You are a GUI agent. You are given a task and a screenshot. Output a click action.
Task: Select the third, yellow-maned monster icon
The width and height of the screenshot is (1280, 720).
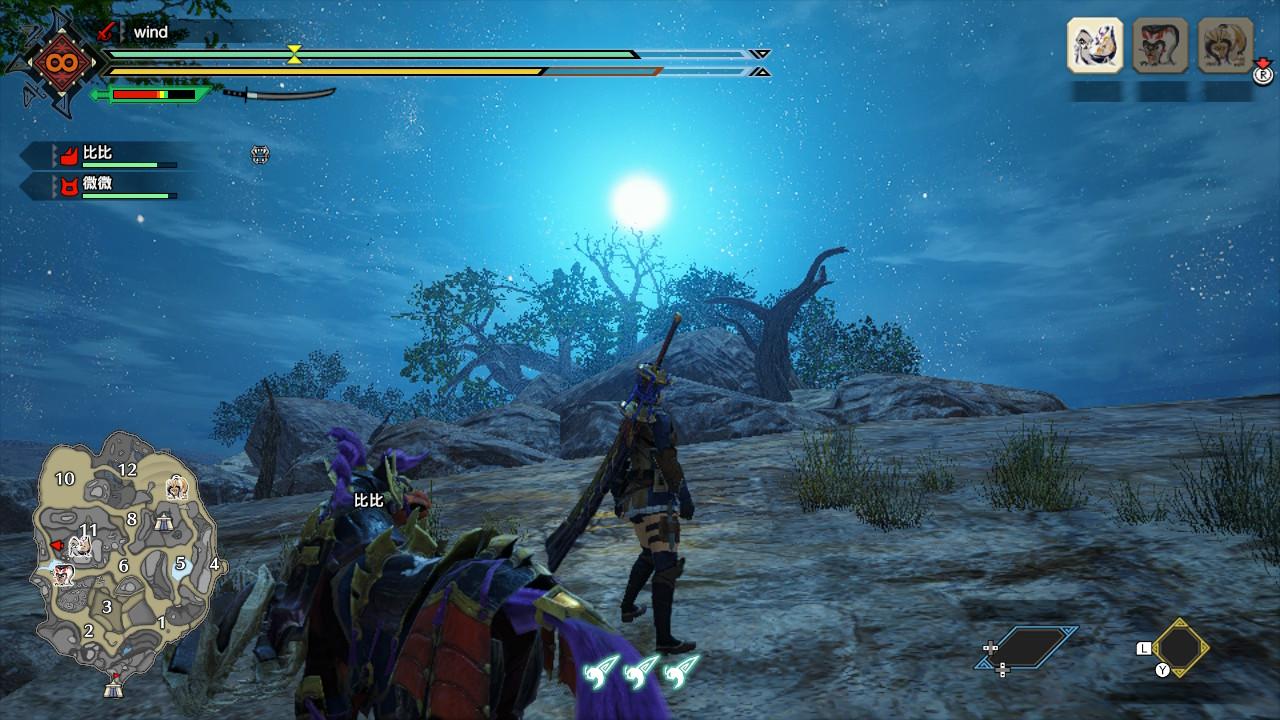pos(1225,45)
